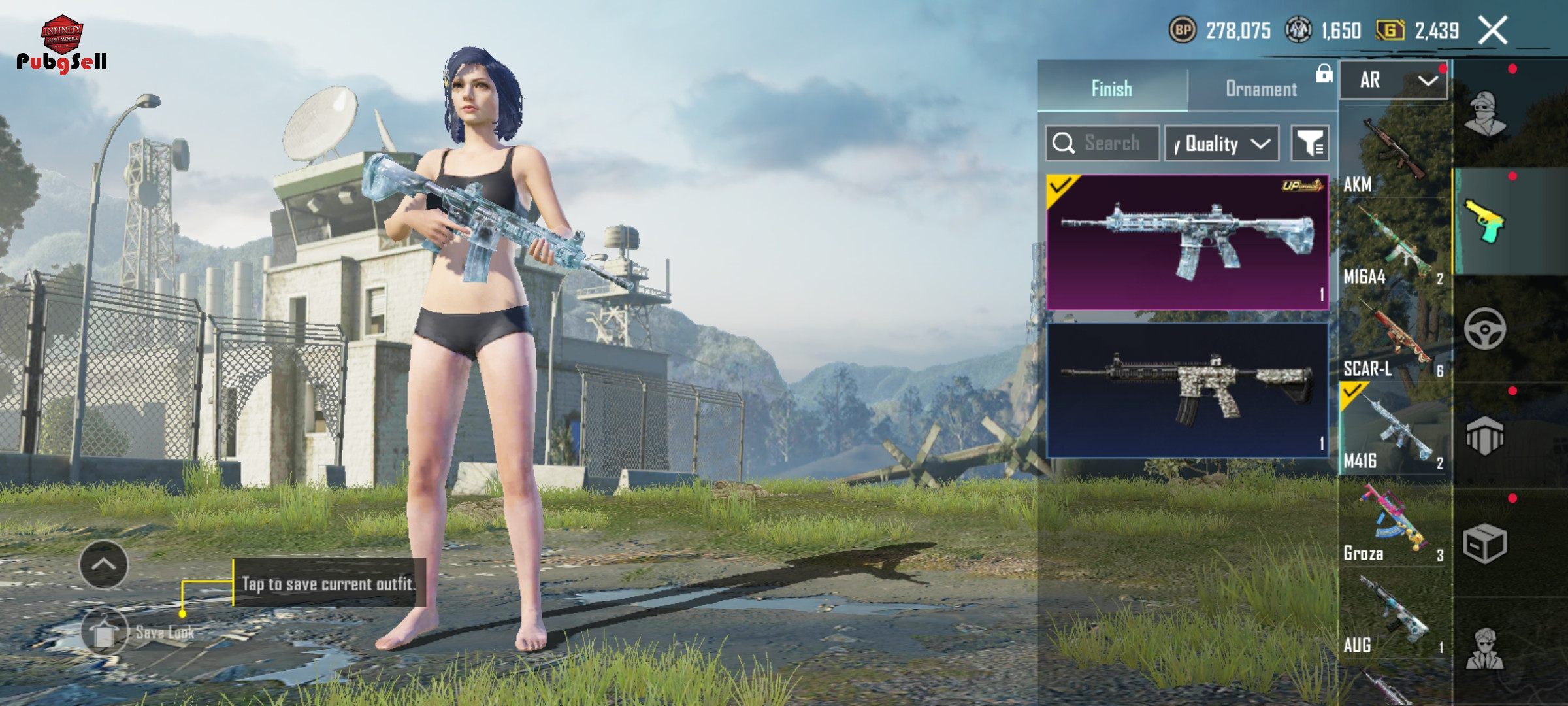Select the glacier M416 skin card
Screen dimensions: 1568x706
pos(1187,242)
